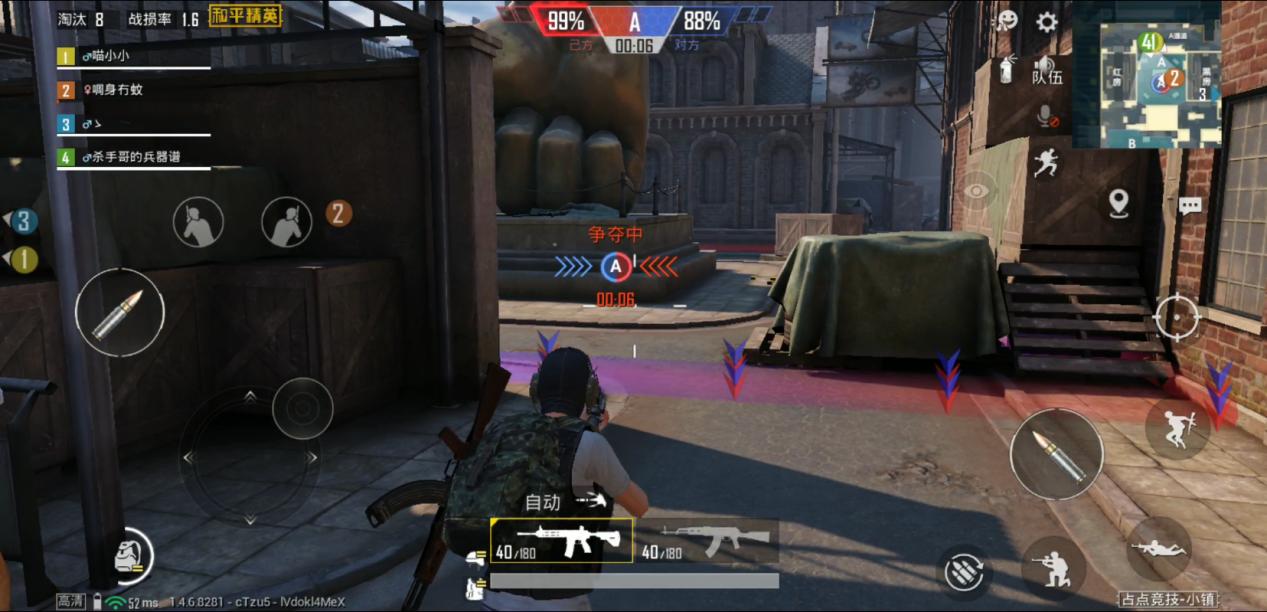Tap the eye free-look icon

click(976, 190)
